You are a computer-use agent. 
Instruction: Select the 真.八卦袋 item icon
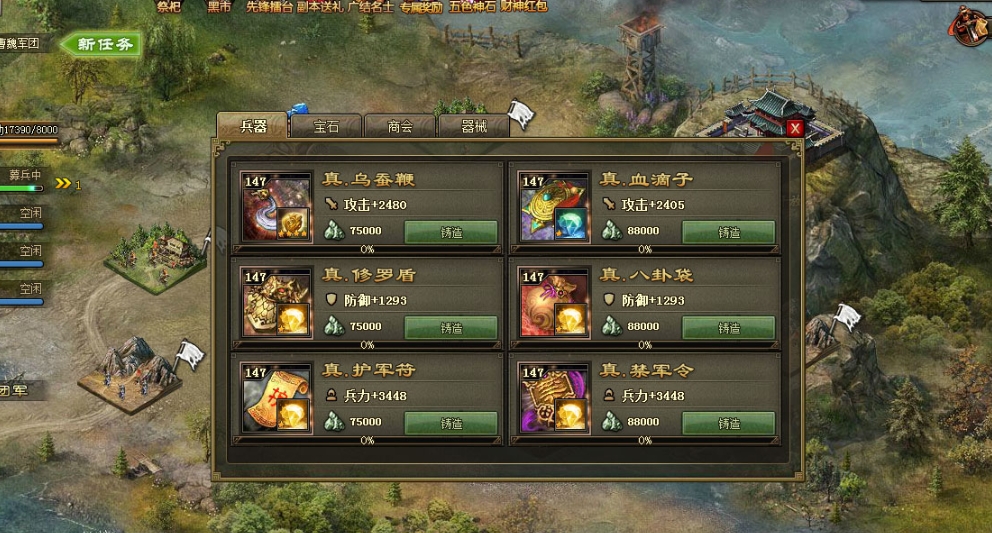(554, 303)
